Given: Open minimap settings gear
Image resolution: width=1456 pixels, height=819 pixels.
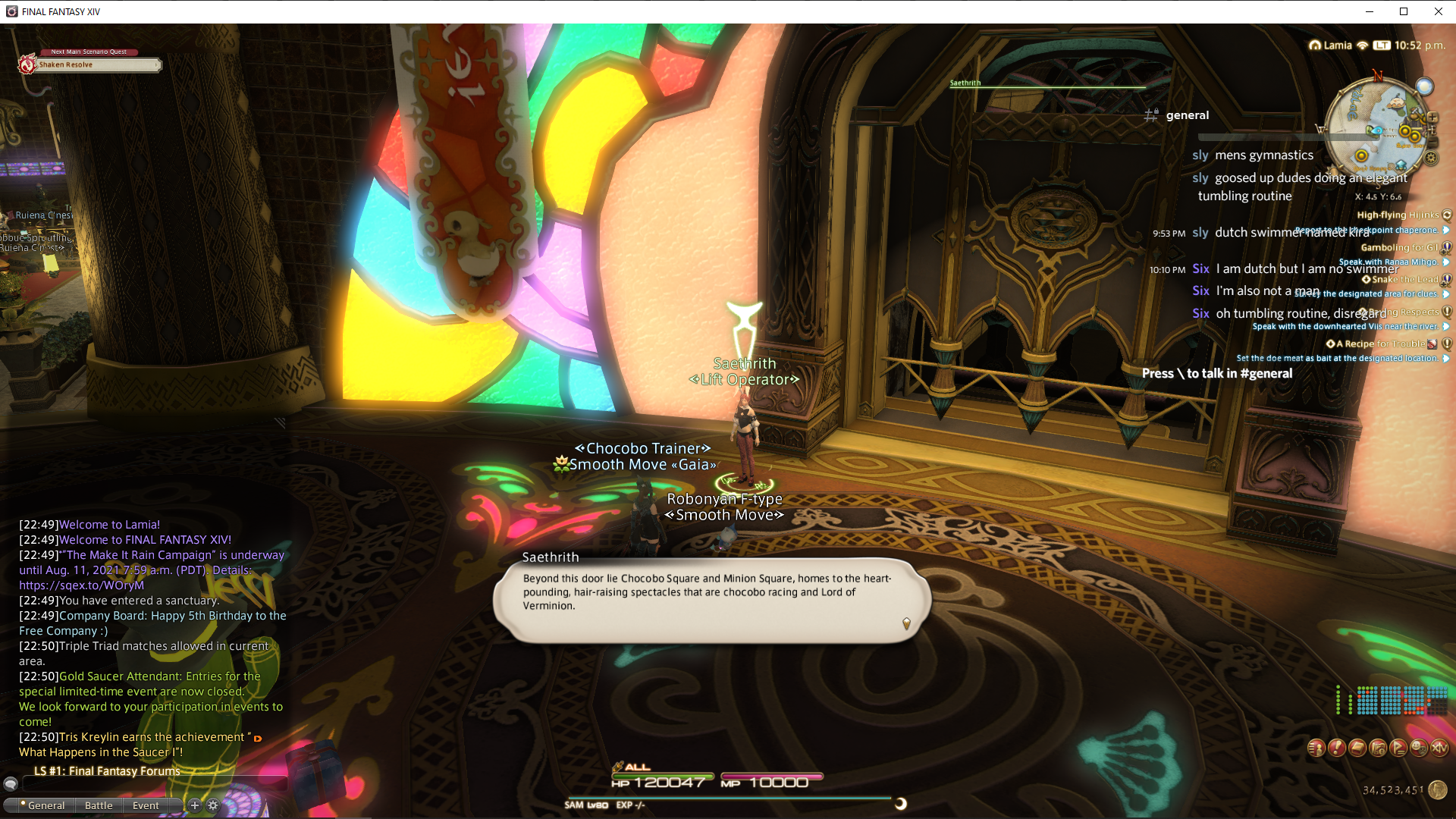Looking at the screenshot, I should coord(1431,158).
